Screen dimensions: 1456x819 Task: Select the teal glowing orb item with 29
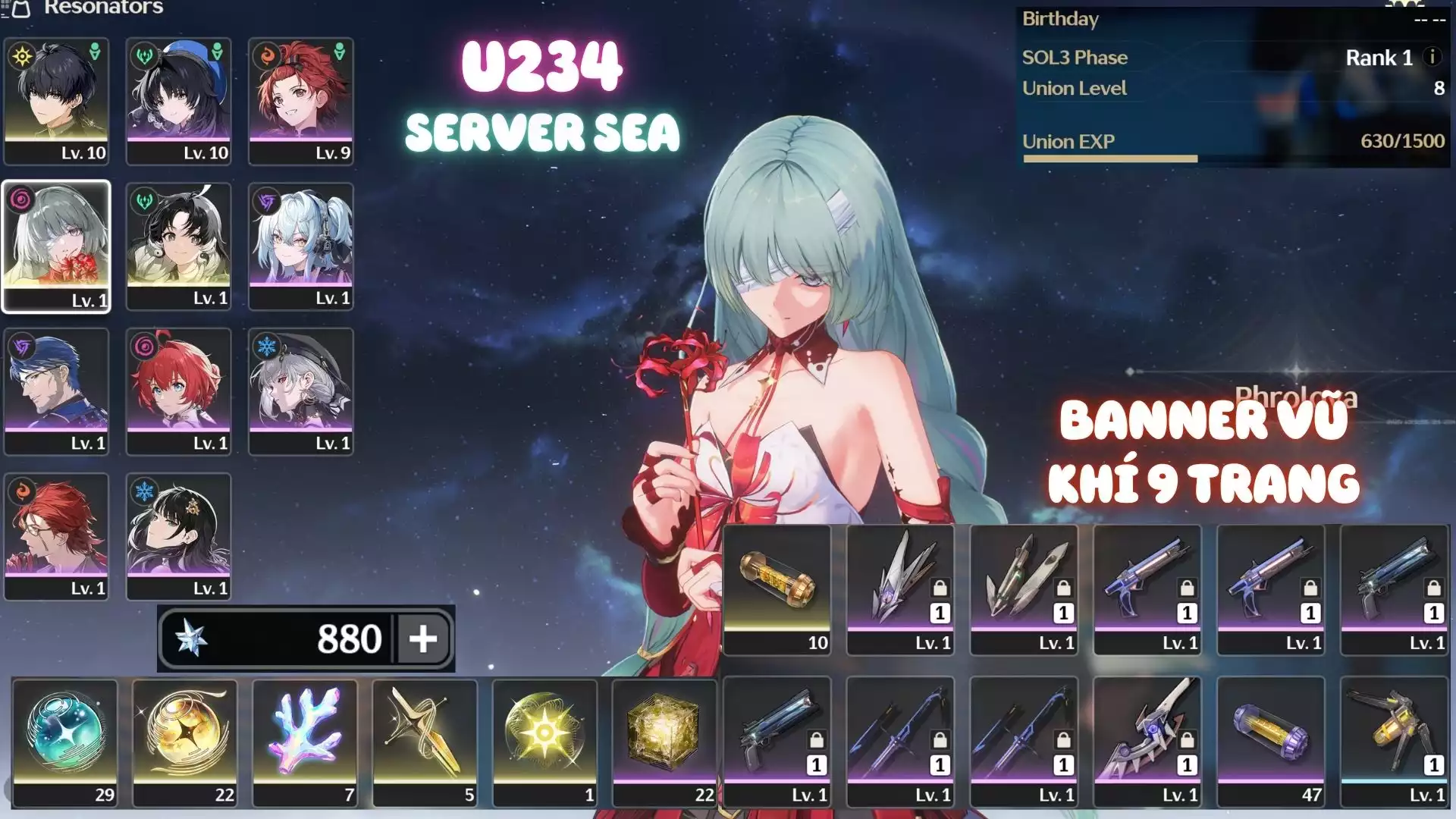[x=65, y=742]
